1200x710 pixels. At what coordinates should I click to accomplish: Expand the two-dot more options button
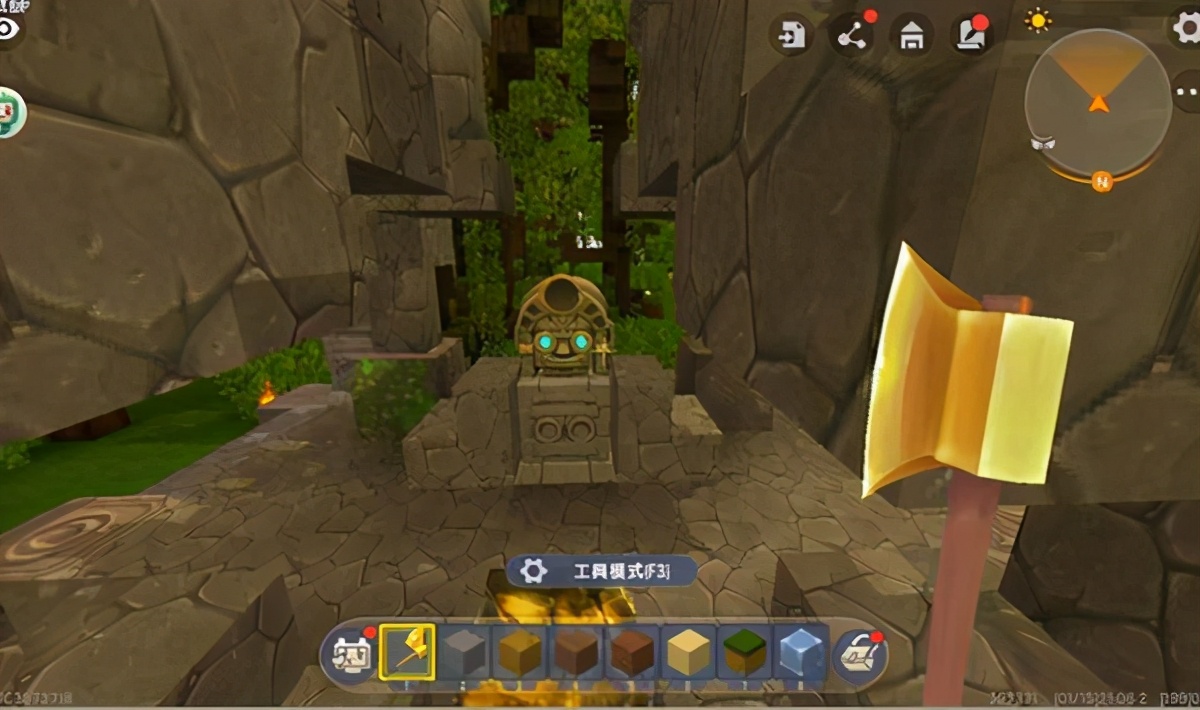click(1188, 92)
